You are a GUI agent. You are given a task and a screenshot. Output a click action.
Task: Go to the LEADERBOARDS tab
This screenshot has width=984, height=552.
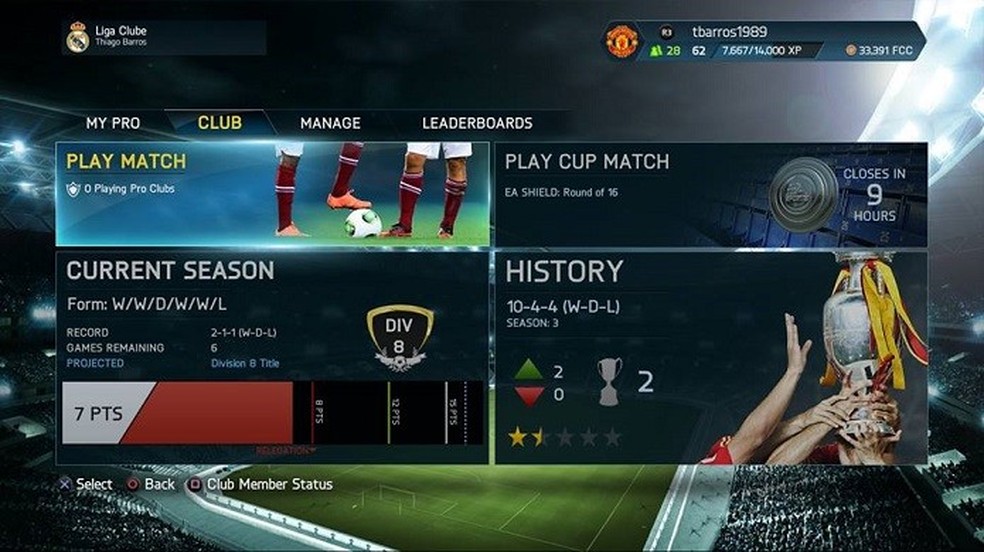tap(477, 123)
